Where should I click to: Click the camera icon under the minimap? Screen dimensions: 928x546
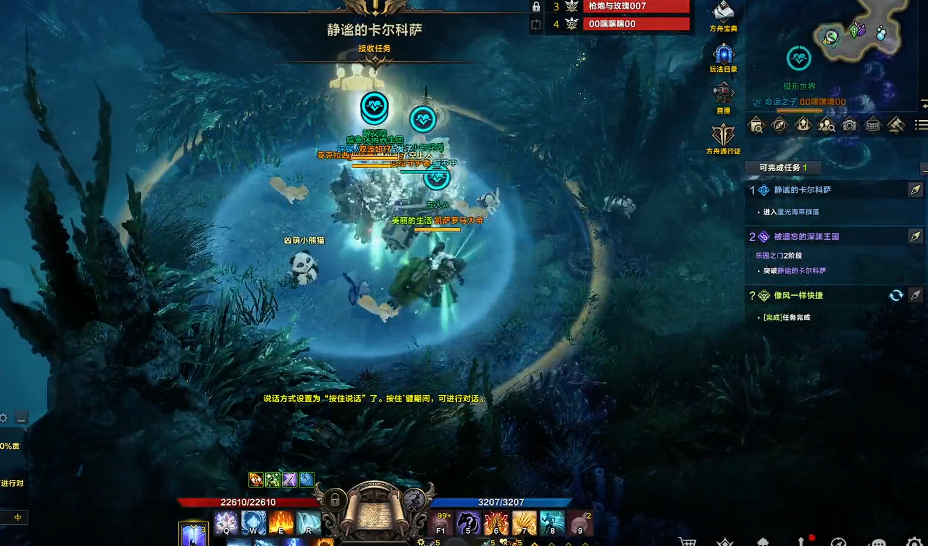click(849, 125)
